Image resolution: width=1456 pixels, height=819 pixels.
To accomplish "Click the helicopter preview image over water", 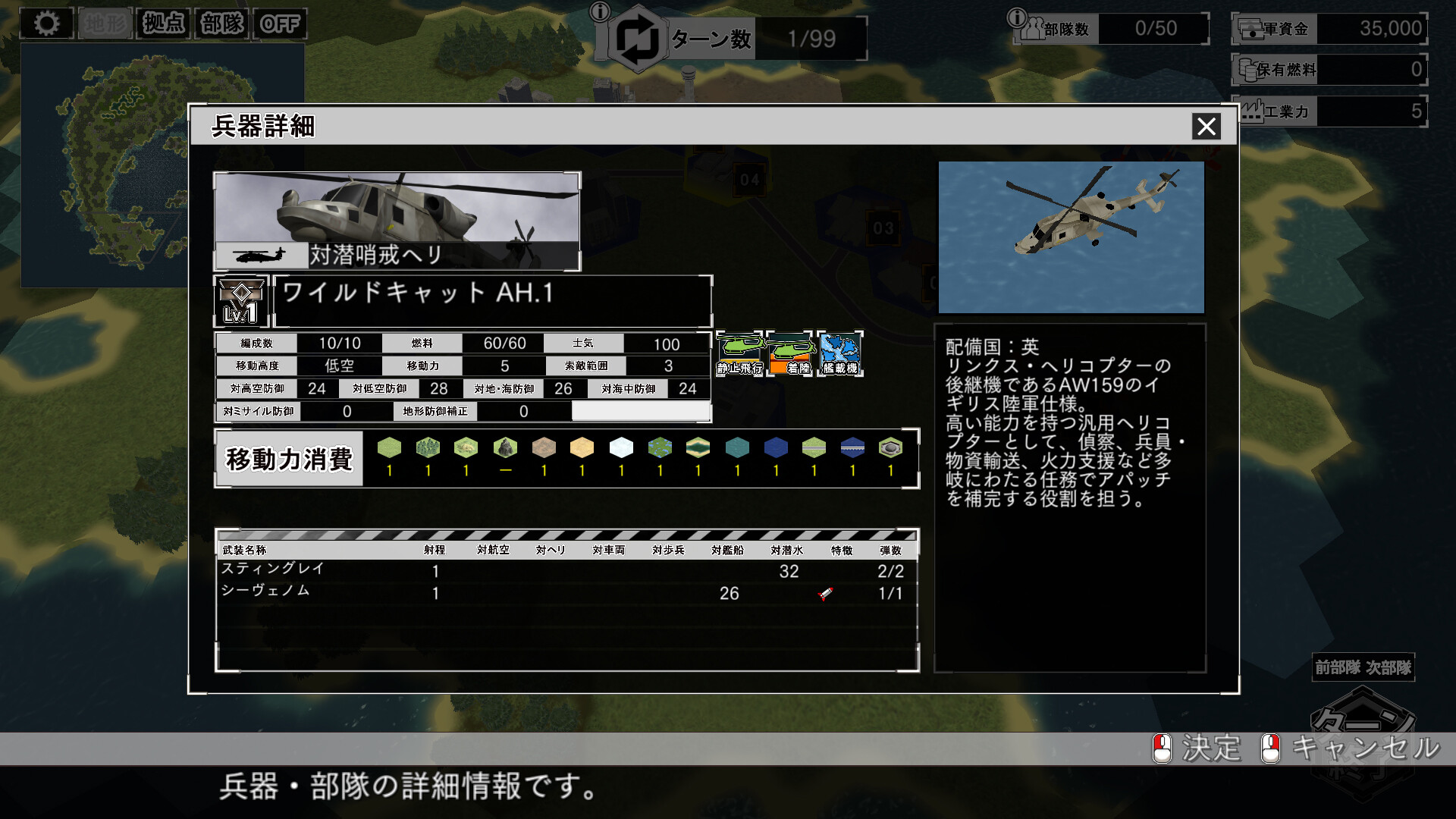I will coord(1072,237).
